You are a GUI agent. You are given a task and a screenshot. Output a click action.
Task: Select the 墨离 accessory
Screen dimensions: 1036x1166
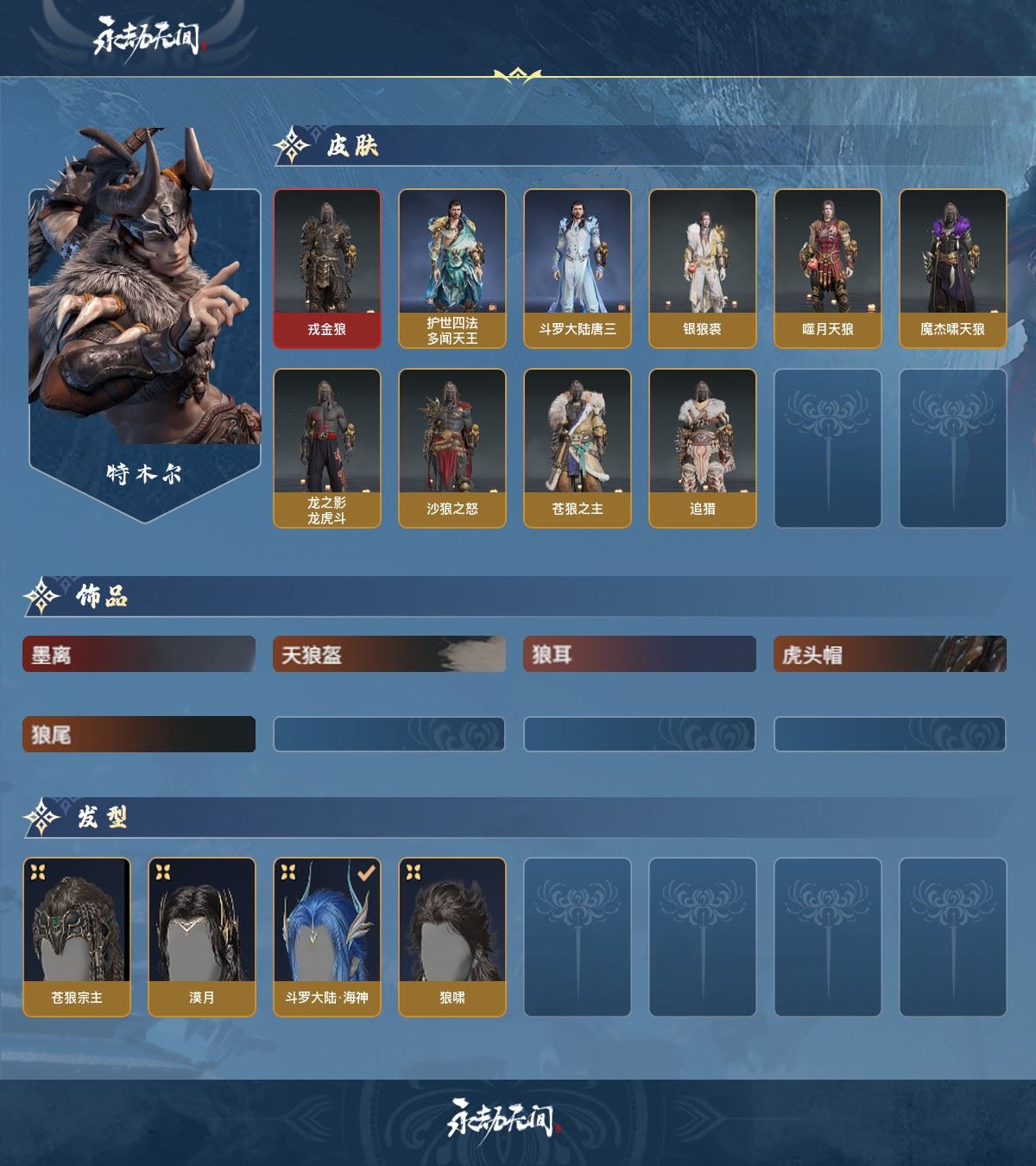click(139, 655)
